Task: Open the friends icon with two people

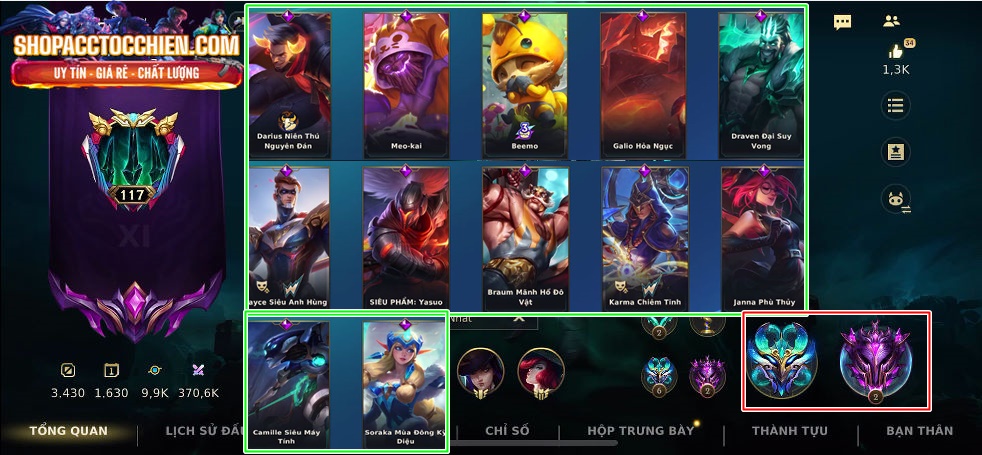Action: [x=892, y=21]
